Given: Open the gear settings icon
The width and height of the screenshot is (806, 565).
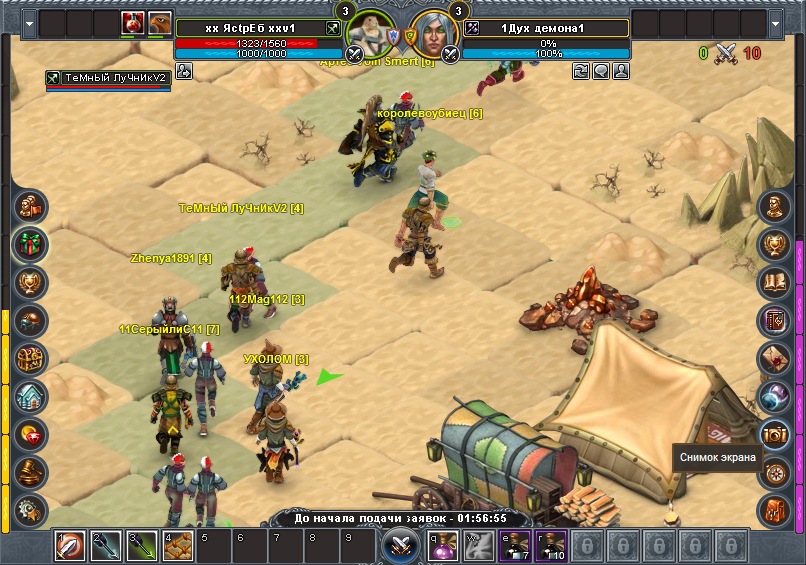Looking at the screenshot, I should pos(31,509).
